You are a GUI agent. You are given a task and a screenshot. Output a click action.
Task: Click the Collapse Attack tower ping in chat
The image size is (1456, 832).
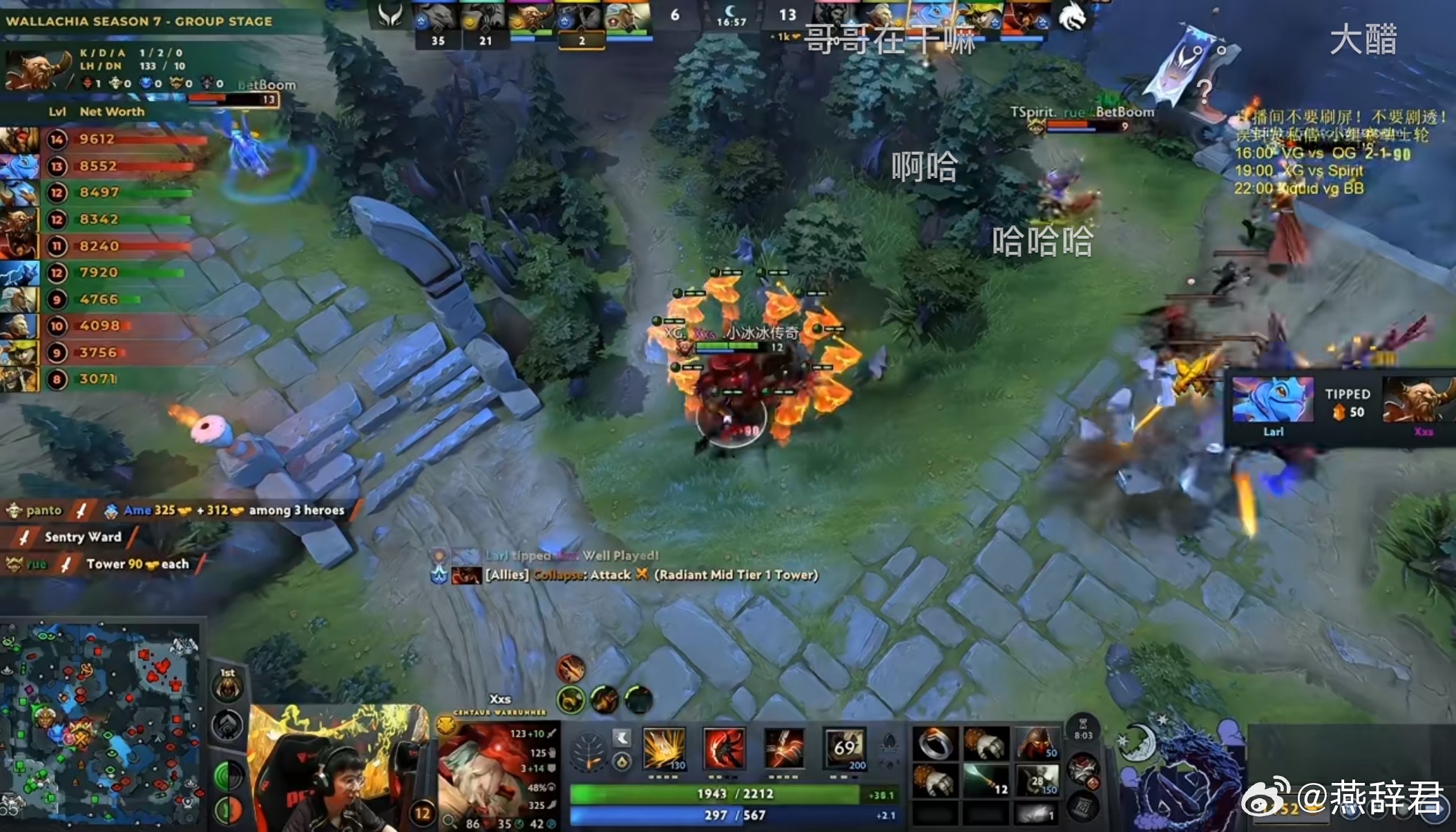click(x=649, y=574)
